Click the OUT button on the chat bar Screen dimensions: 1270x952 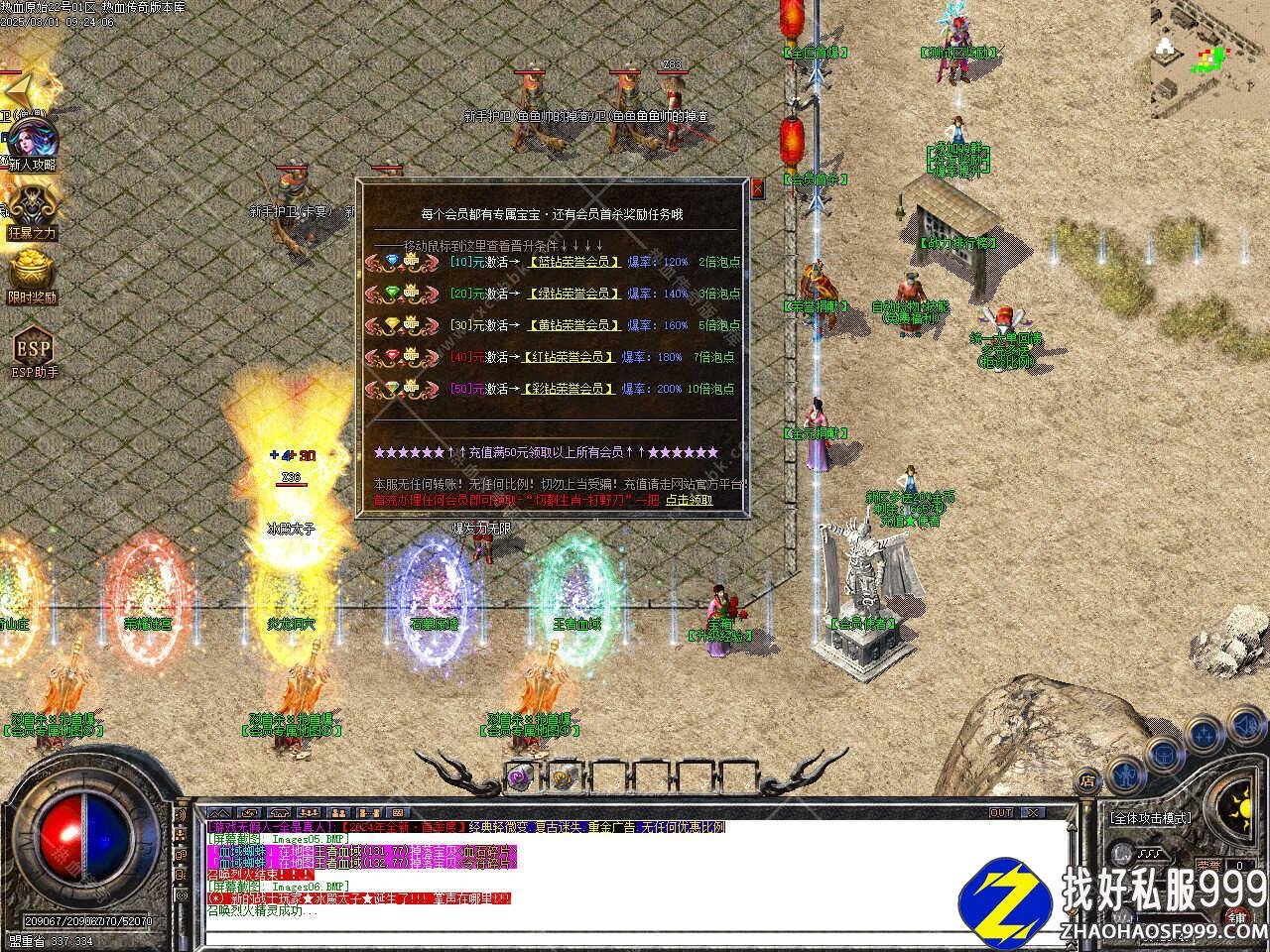(x=1001, y=812)
